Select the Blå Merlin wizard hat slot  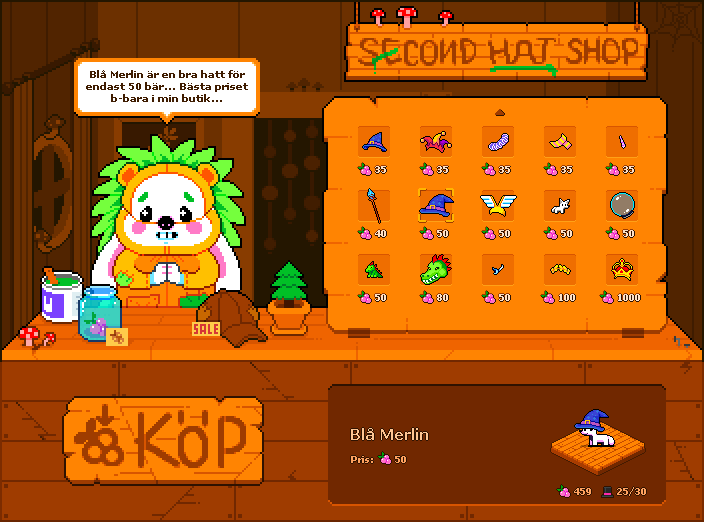click(434, 206)
